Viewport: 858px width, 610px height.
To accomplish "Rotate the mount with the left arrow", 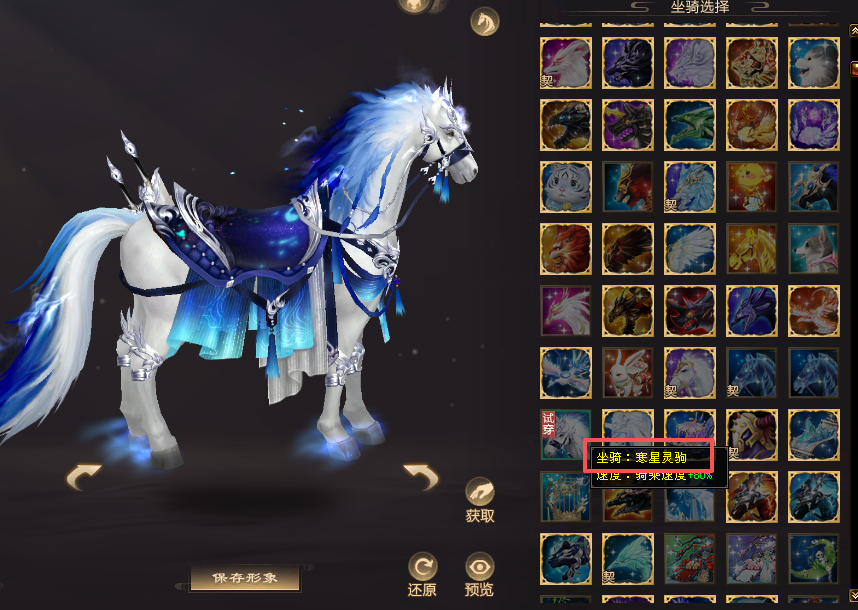I will [83, 477].
